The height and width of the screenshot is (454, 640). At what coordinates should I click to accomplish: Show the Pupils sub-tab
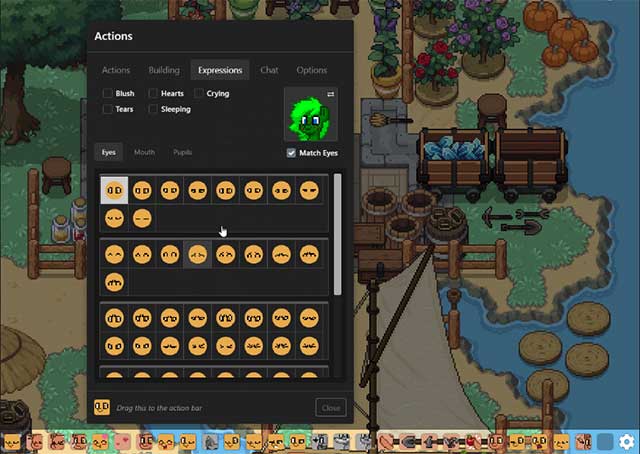coord(182,152)
